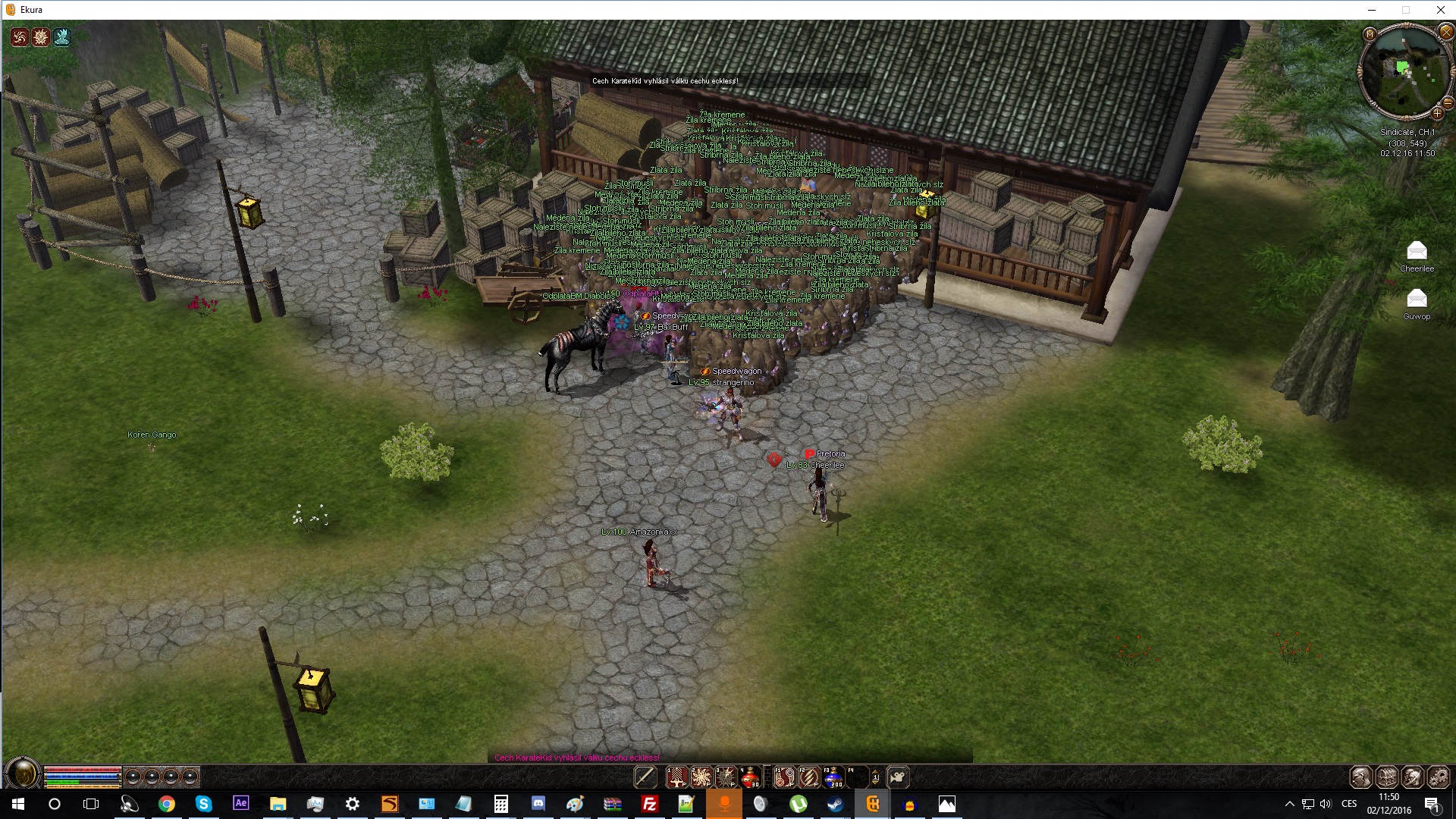Drink the red potion in slot 4
This screenshot has height=819, width=1456.
click(750, 777)
